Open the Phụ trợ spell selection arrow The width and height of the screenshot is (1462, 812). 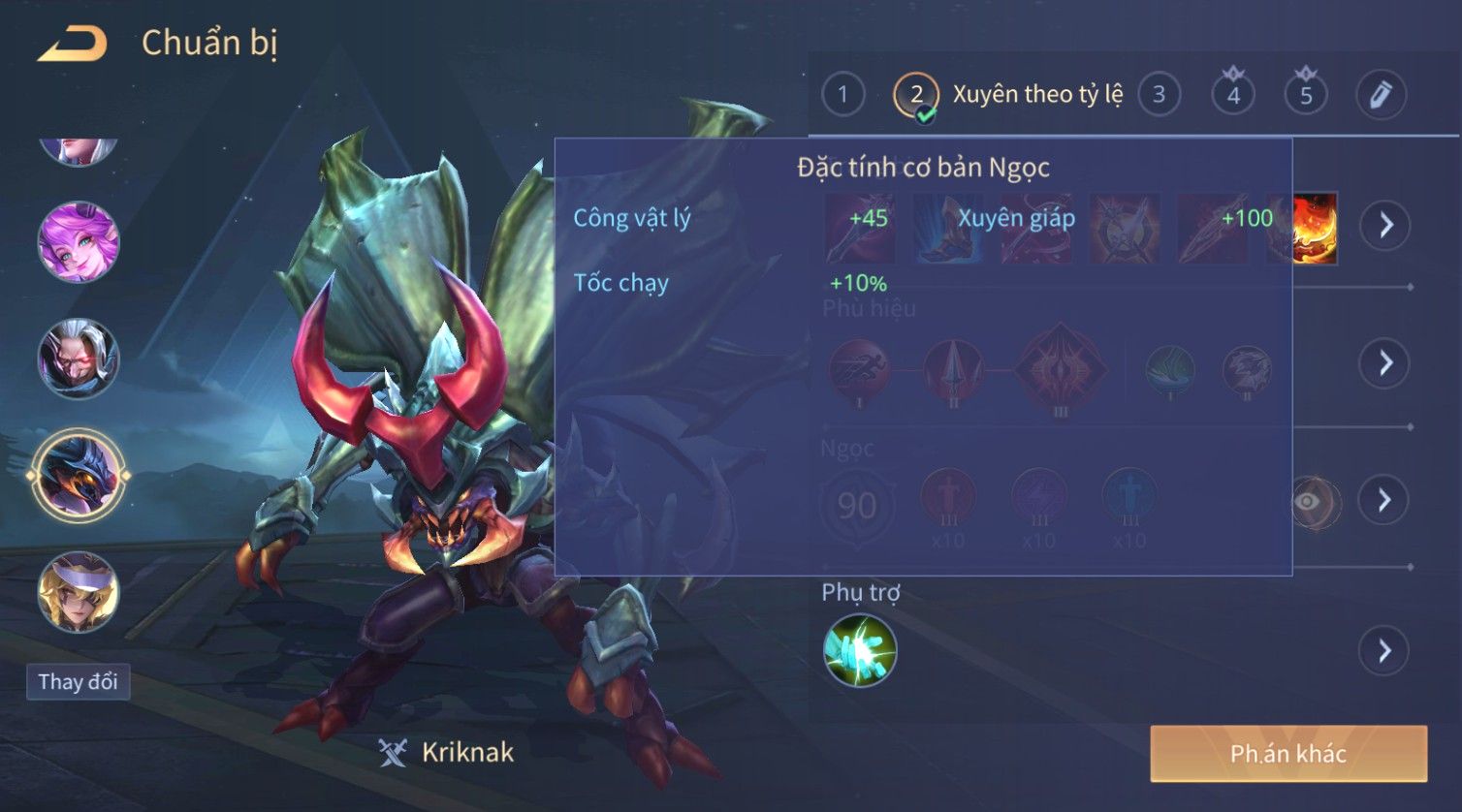point(1384,651)
